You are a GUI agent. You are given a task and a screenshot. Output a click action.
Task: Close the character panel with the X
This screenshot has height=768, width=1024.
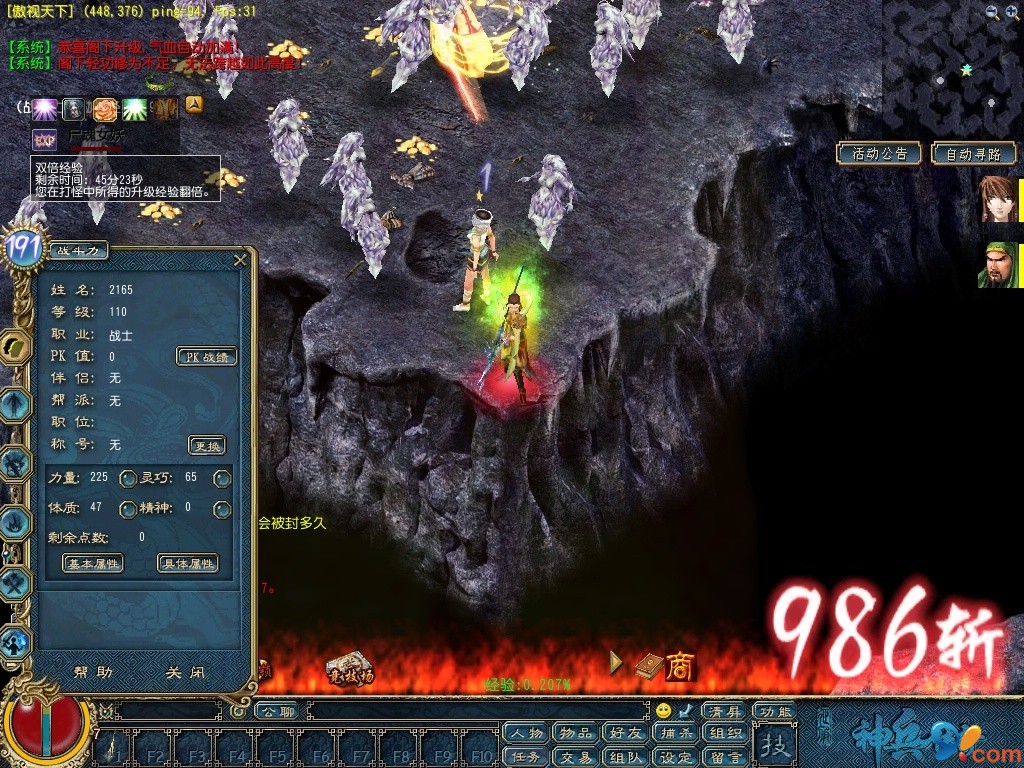(240, 260)
